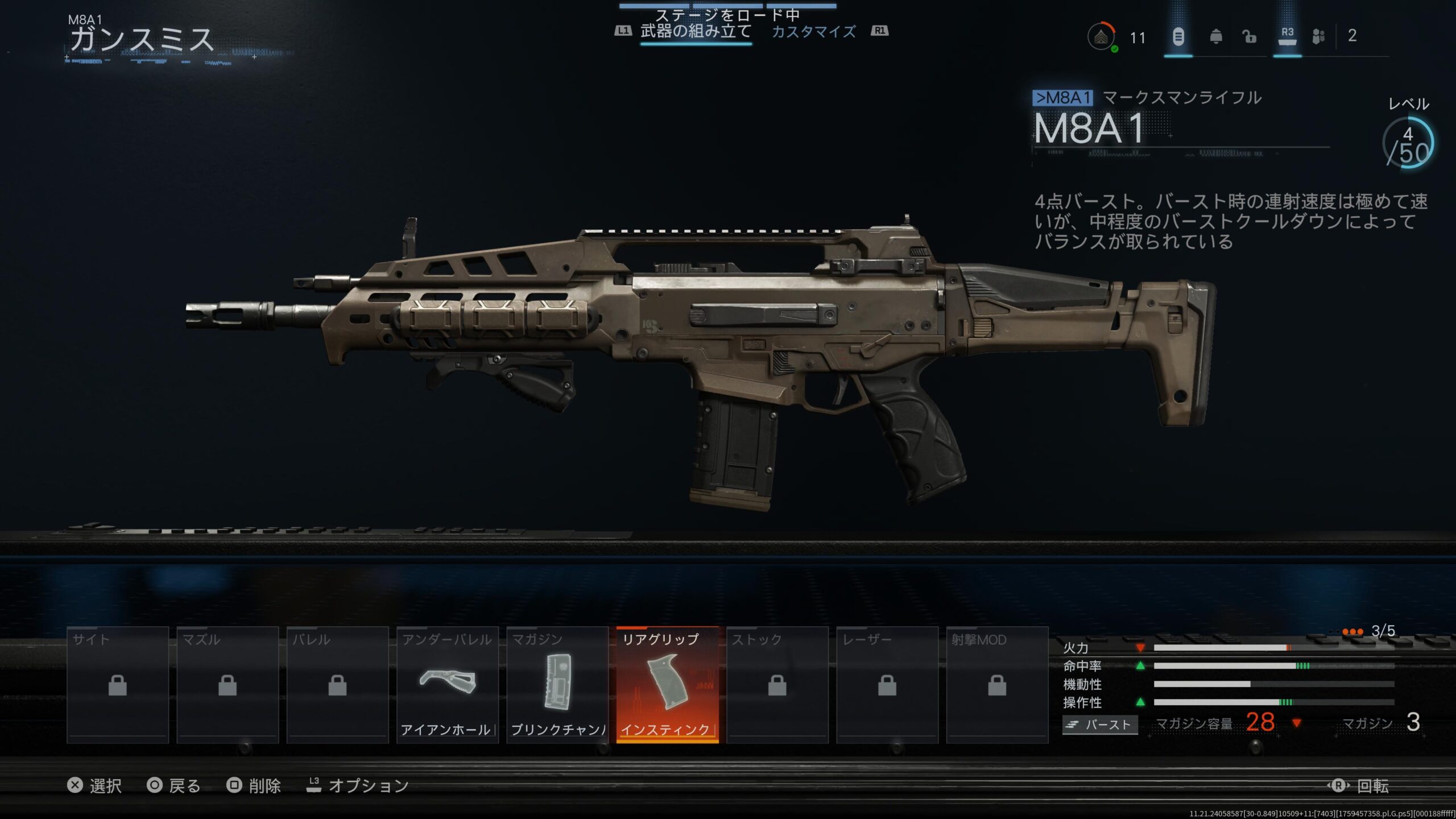The height and width of the screenshot is (819, 1456).
Task: Select the マガジン attachment slot
Action: (x=557, y=685)
